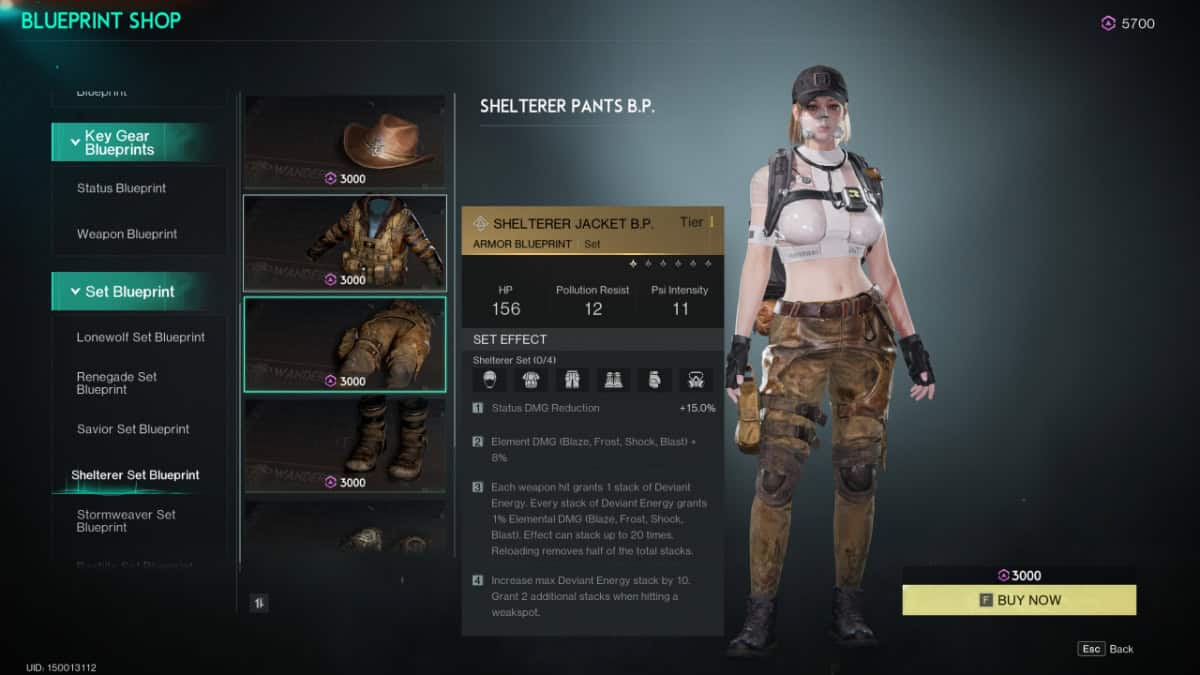Screen dimensions: 1200x675
Task: Select the cowboy hat blueprint
Action: coord(345,141)
